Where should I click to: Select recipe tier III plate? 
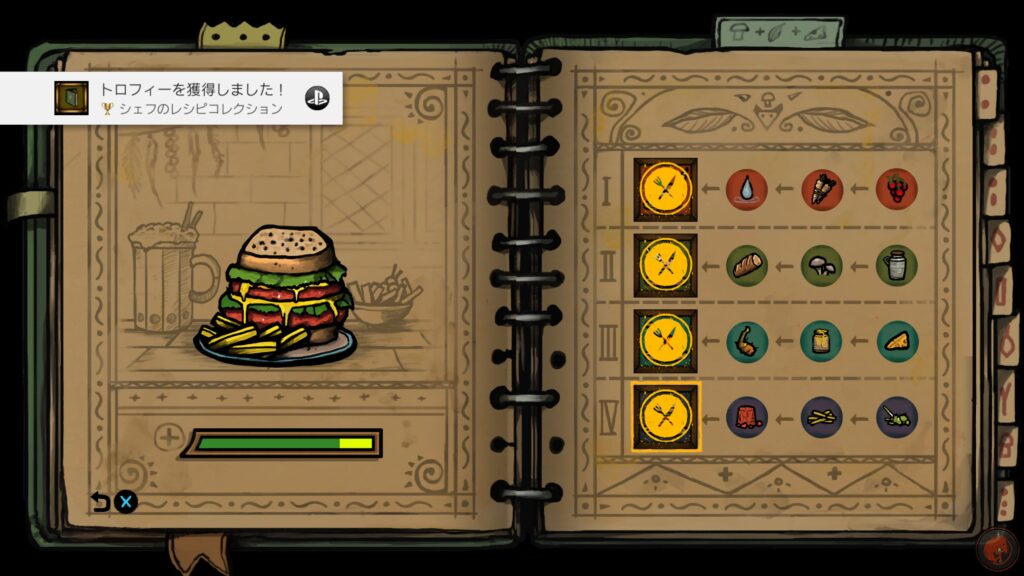point(665,341)
